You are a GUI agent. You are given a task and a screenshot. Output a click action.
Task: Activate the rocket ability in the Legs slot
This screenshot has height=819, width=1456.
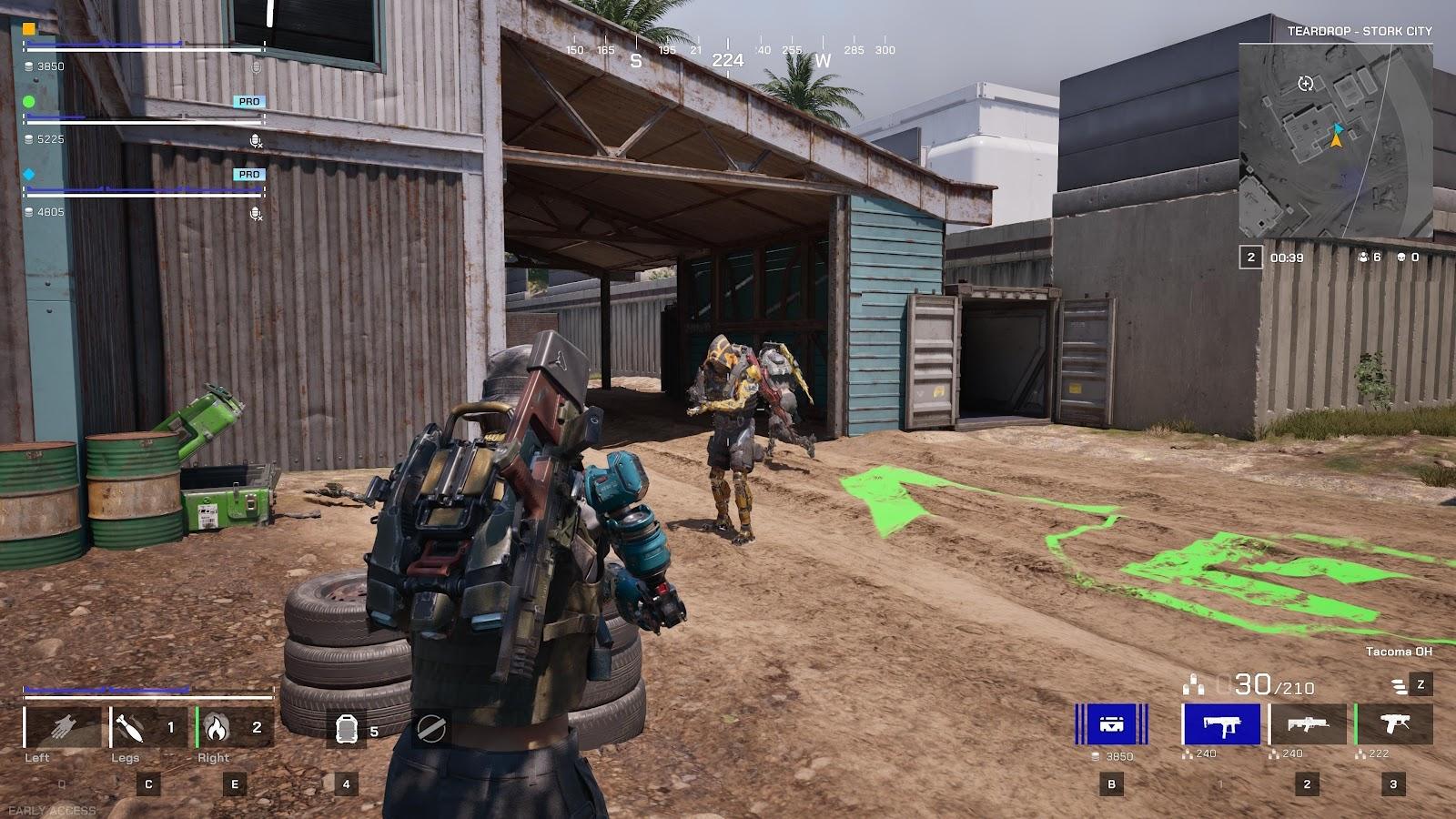[x=130, y=728]
